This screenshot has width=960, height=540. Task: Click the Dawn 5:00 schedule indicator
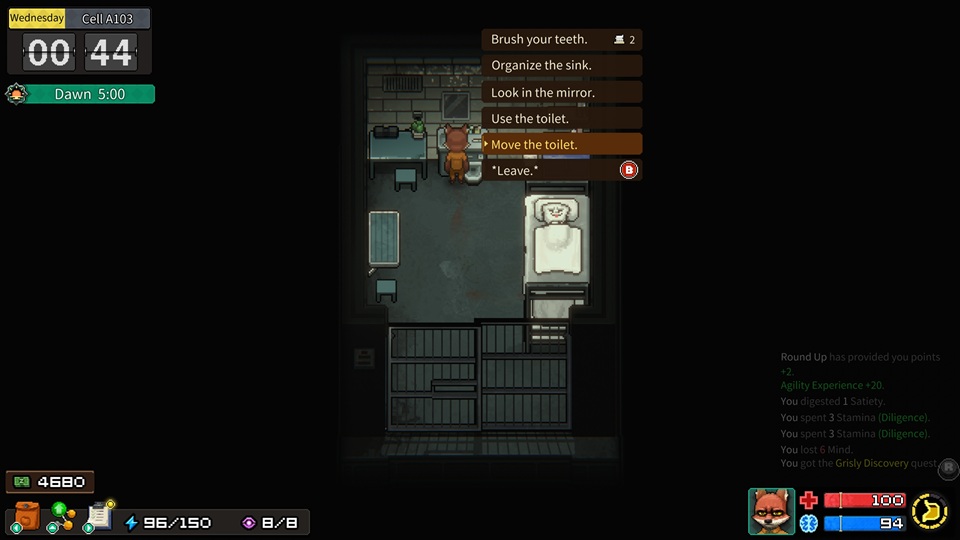pos(89,94)
